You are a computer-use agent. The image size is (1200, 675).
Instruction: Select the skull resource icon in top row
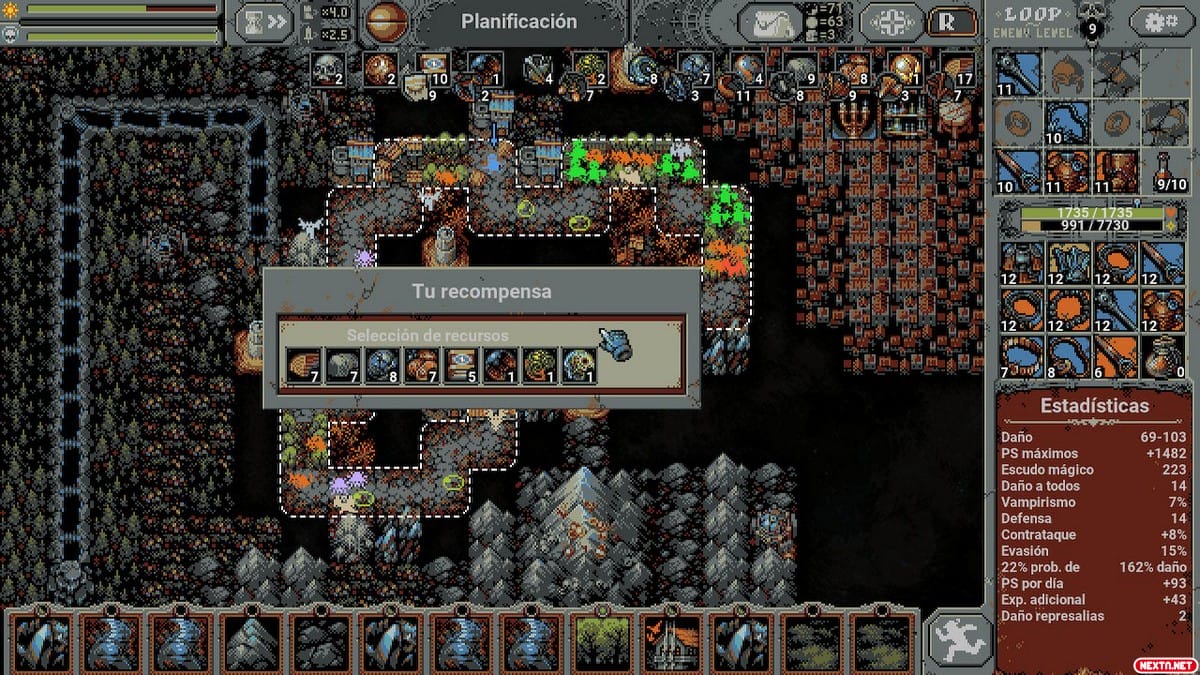click(326, 68)
